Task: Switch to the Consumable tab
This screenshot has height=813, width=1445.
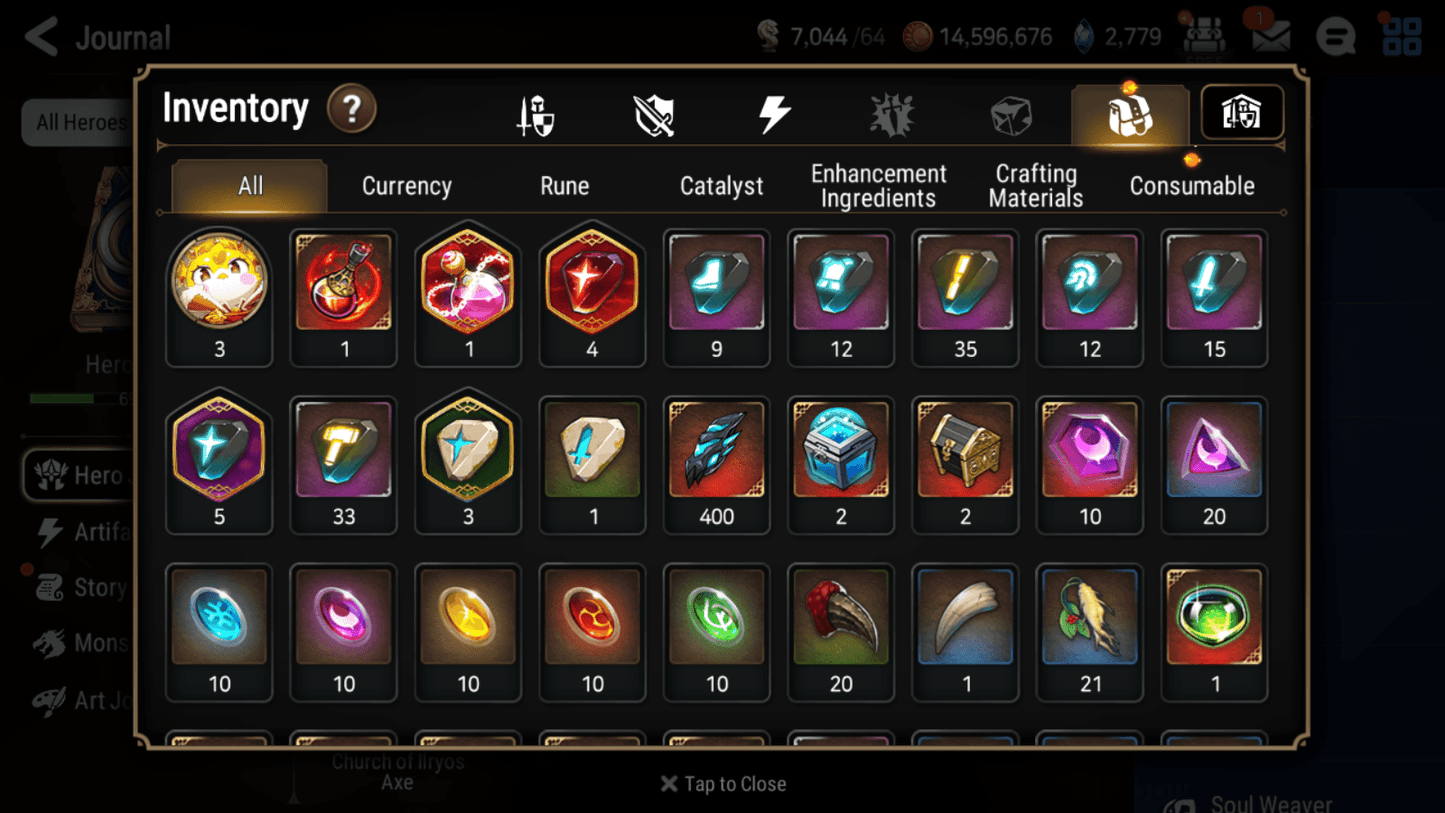Action: 1192,185
